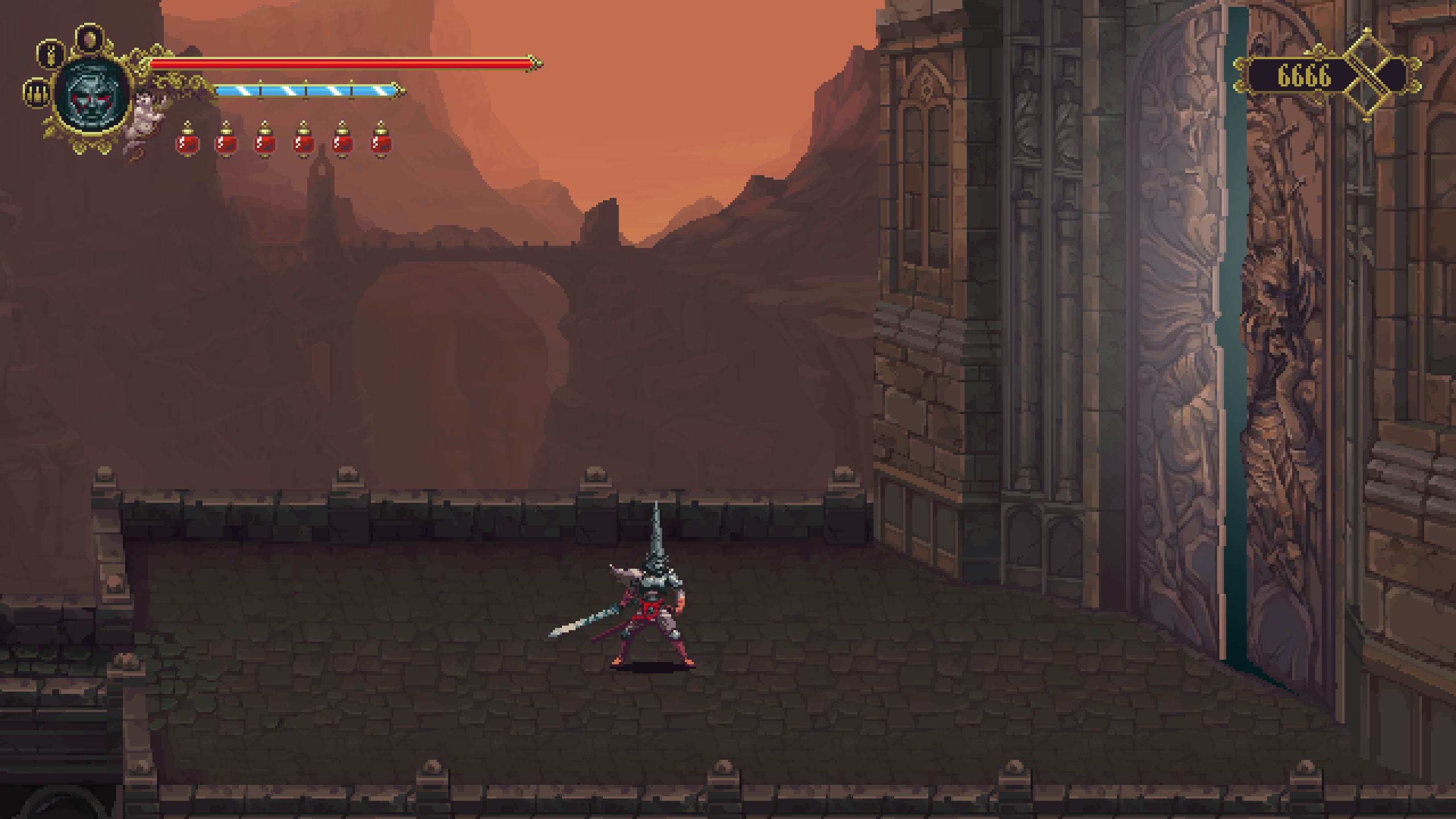Activate the upright blade icon beside the portrait
Viewport: 1456px width, 819px height.
point(51,54)
